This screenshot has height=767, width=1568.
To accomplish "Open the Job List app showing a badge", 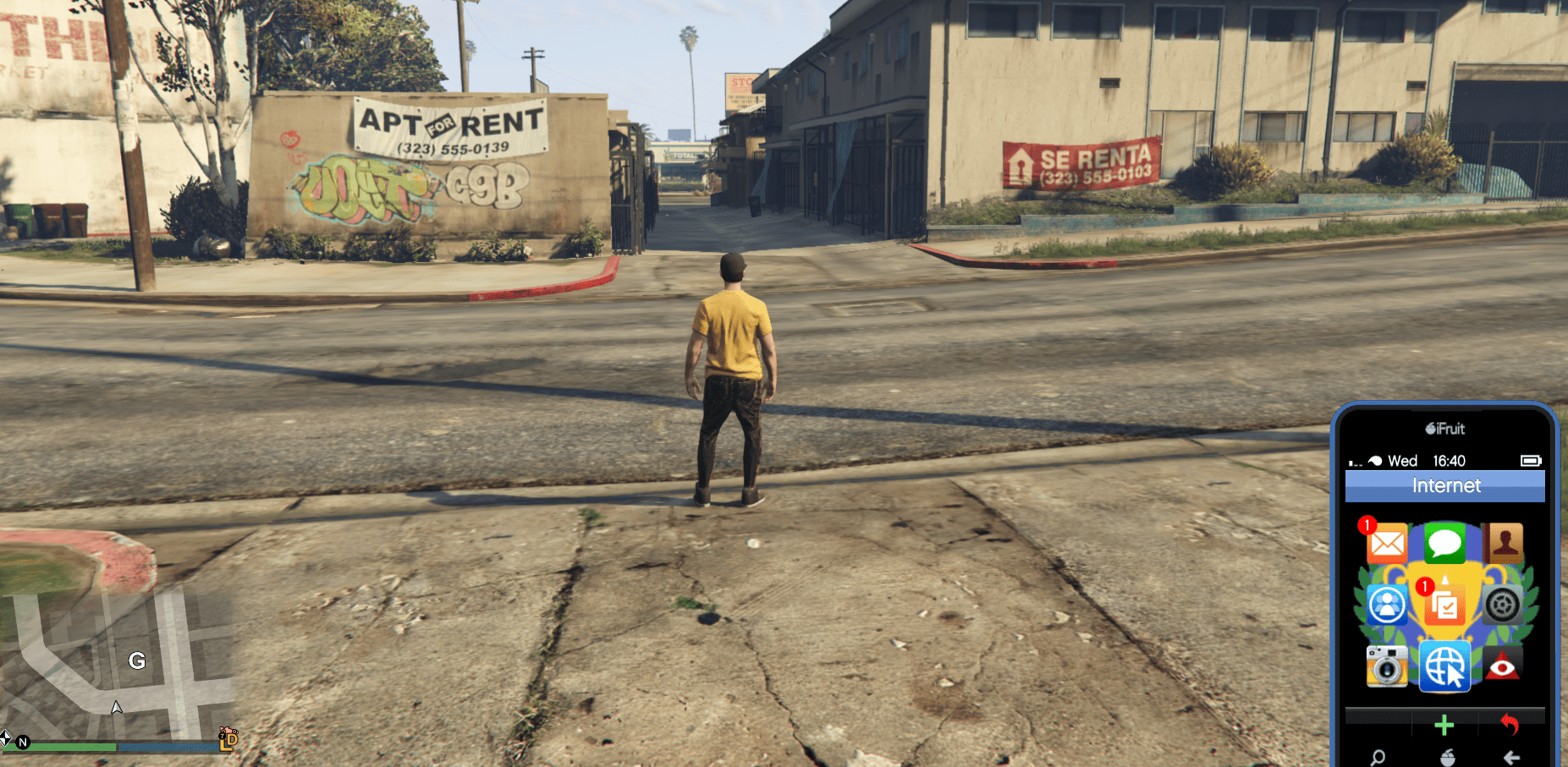I will pos(1444,605).
